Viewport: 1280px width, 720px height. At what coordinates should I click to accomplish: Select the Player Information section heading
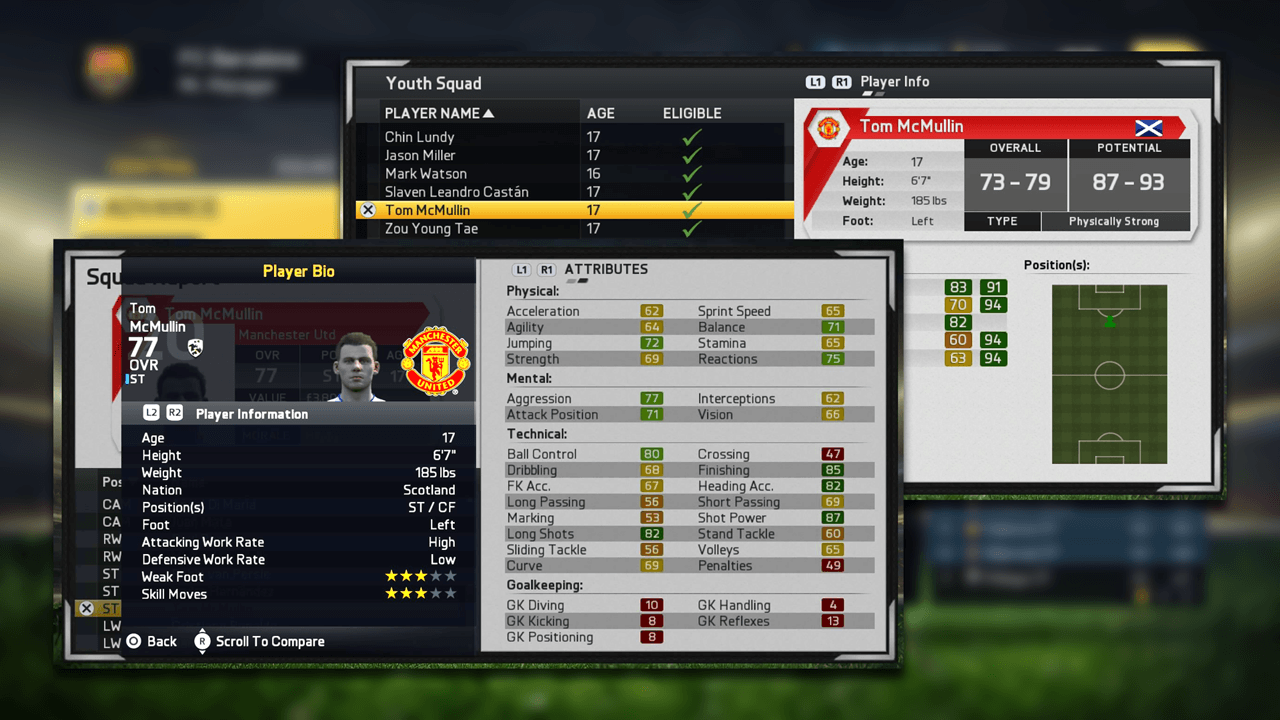click(x=251, y=414)
